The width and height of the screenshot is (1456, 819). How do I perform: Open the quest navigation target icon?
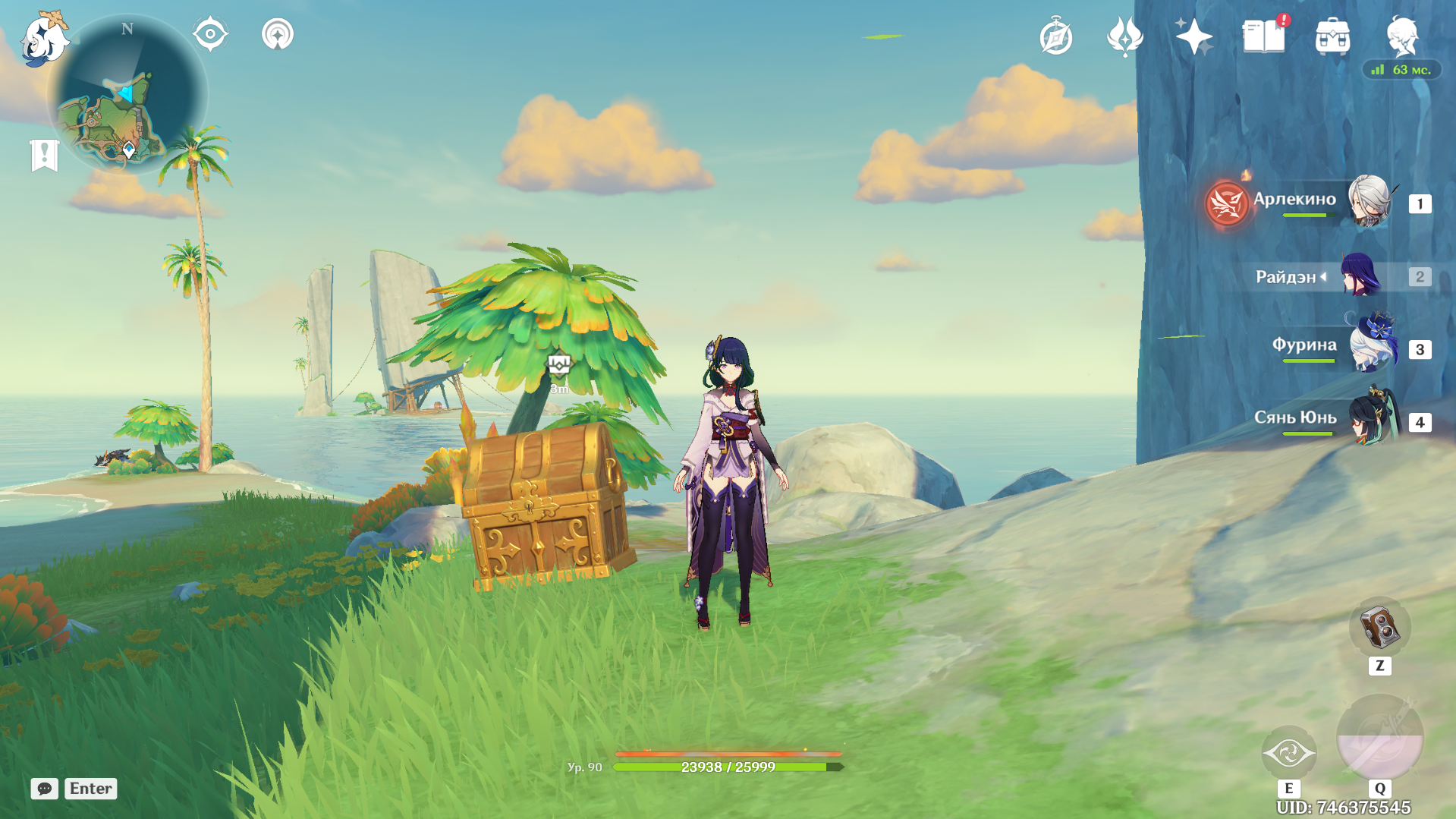(x=210, y=34)
